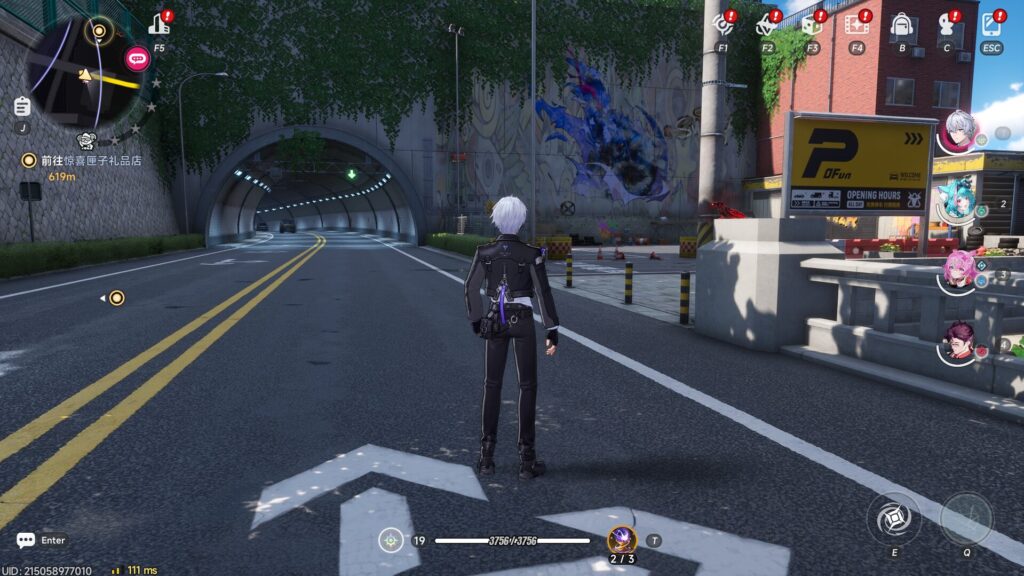Switch to the red-haired team member

pyautogui.click(x=959, y=343)
